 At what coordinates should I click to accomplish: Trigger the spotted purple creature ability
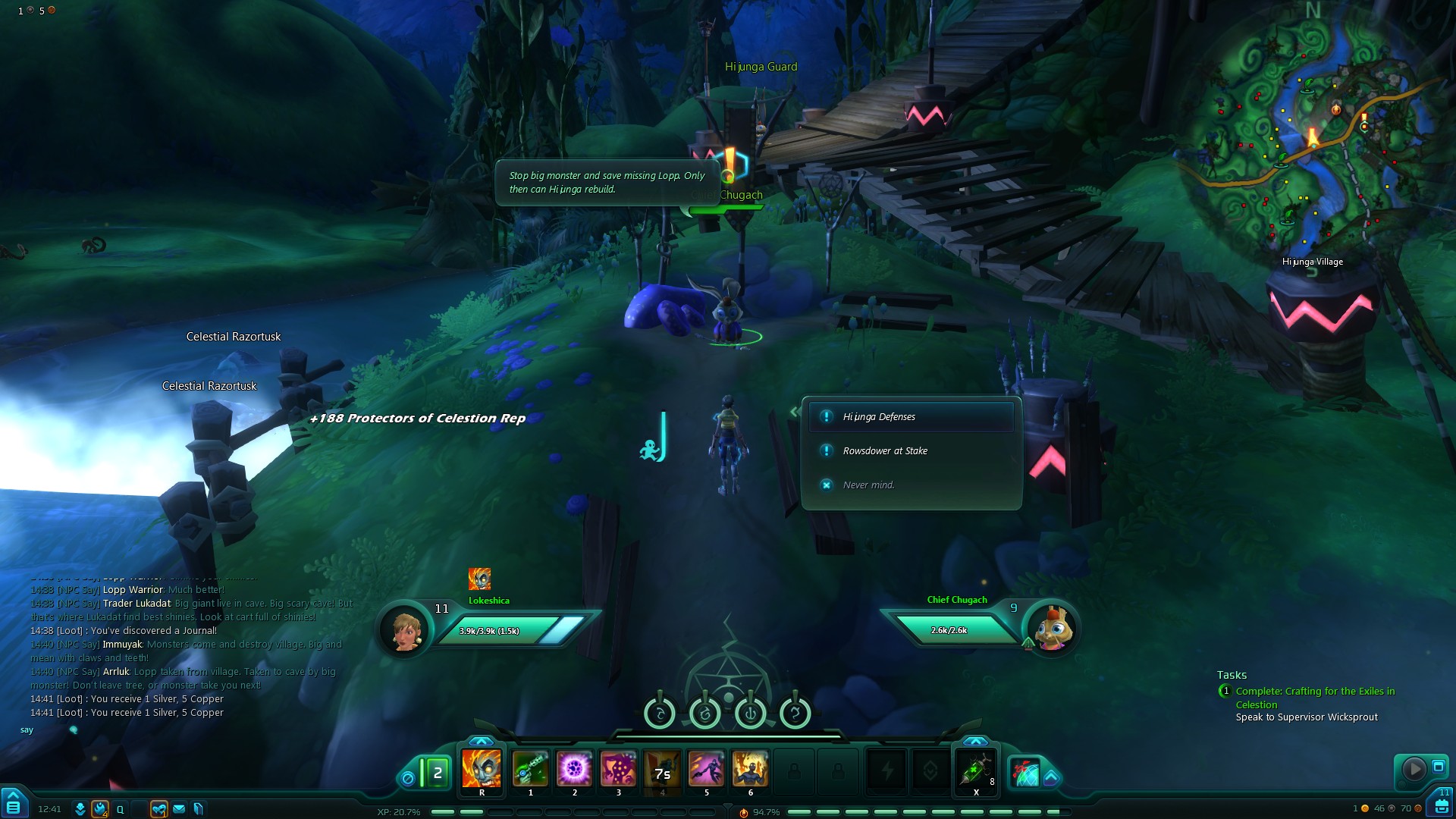pyautogui.click(x=618, y=769)
